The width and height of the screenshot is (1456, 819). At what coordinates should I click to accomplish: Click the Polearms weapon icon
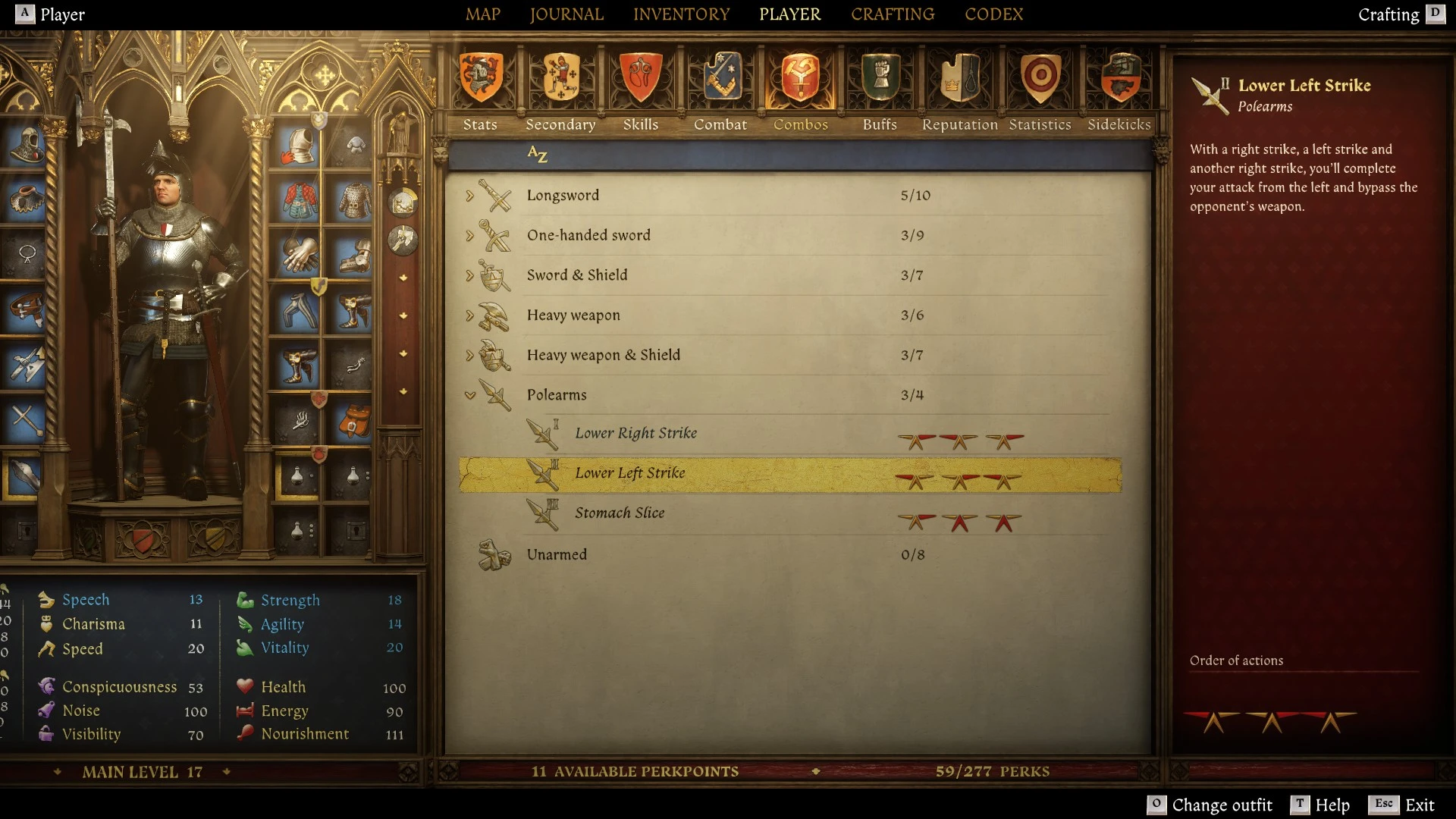point(497,394)
